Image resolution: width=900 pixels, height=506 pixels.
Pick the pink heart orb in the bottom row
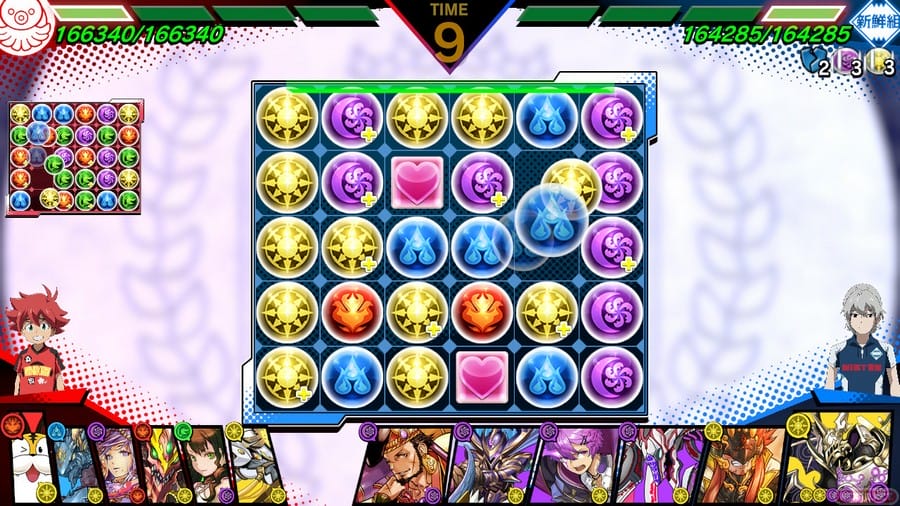pos(481,374)
